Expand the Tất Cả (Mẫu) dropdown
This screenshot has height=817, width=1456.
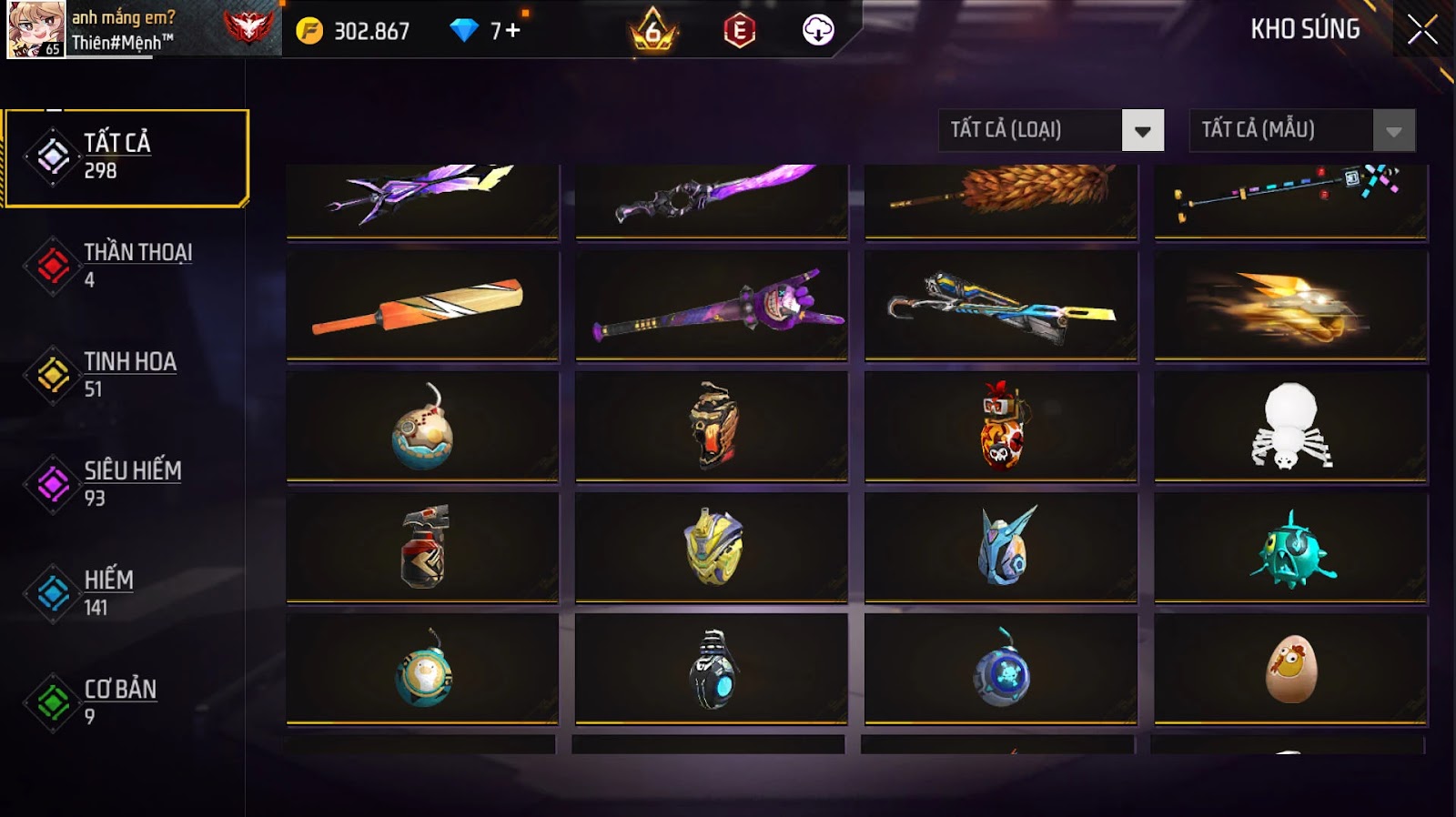pyautogui.click(x=1301, y=130)
